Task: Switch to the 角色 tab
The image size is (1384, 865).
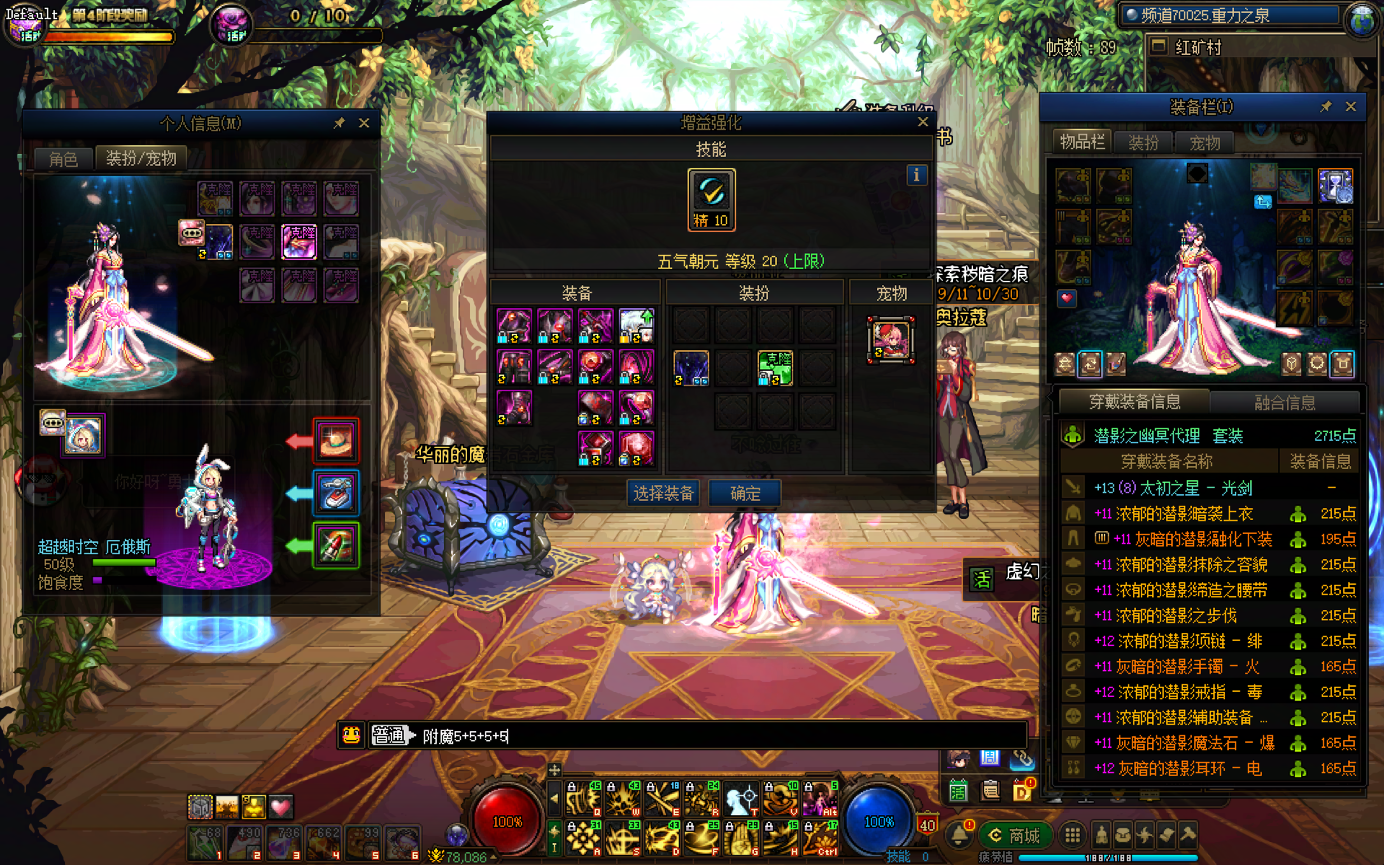Action: pos(63,159)
